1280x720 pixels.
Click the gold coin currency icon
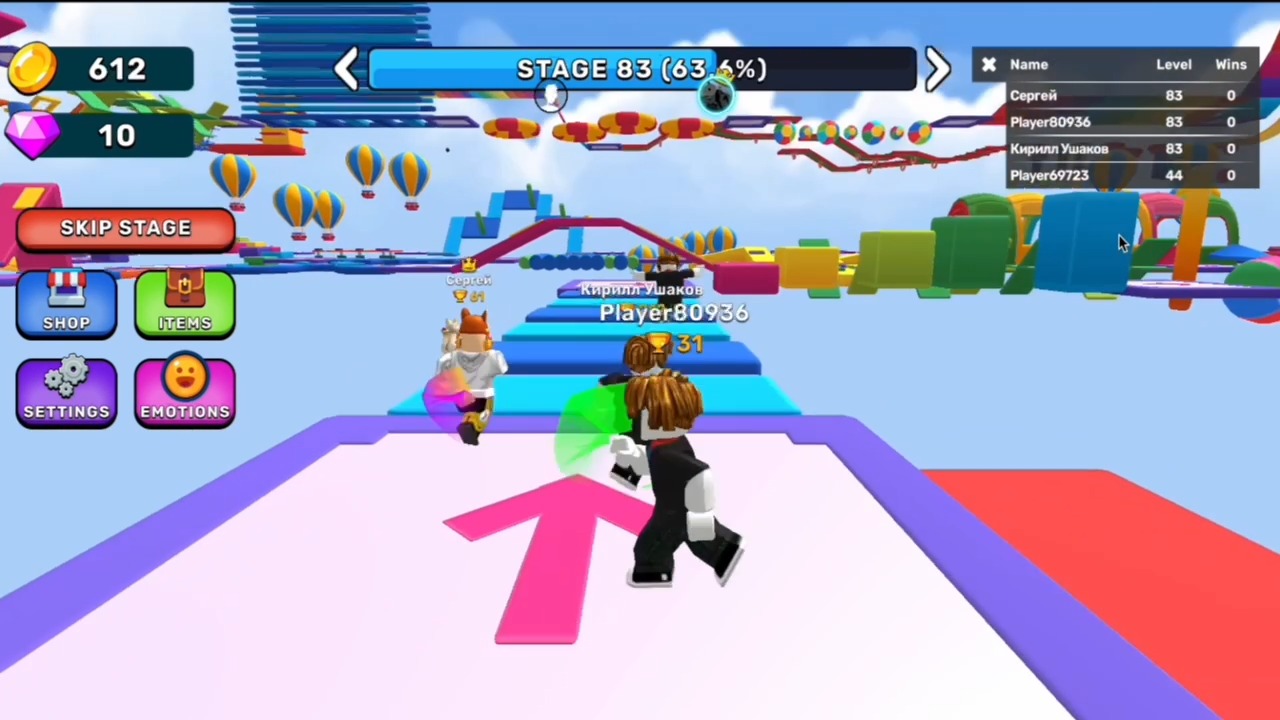coord(33,68)
